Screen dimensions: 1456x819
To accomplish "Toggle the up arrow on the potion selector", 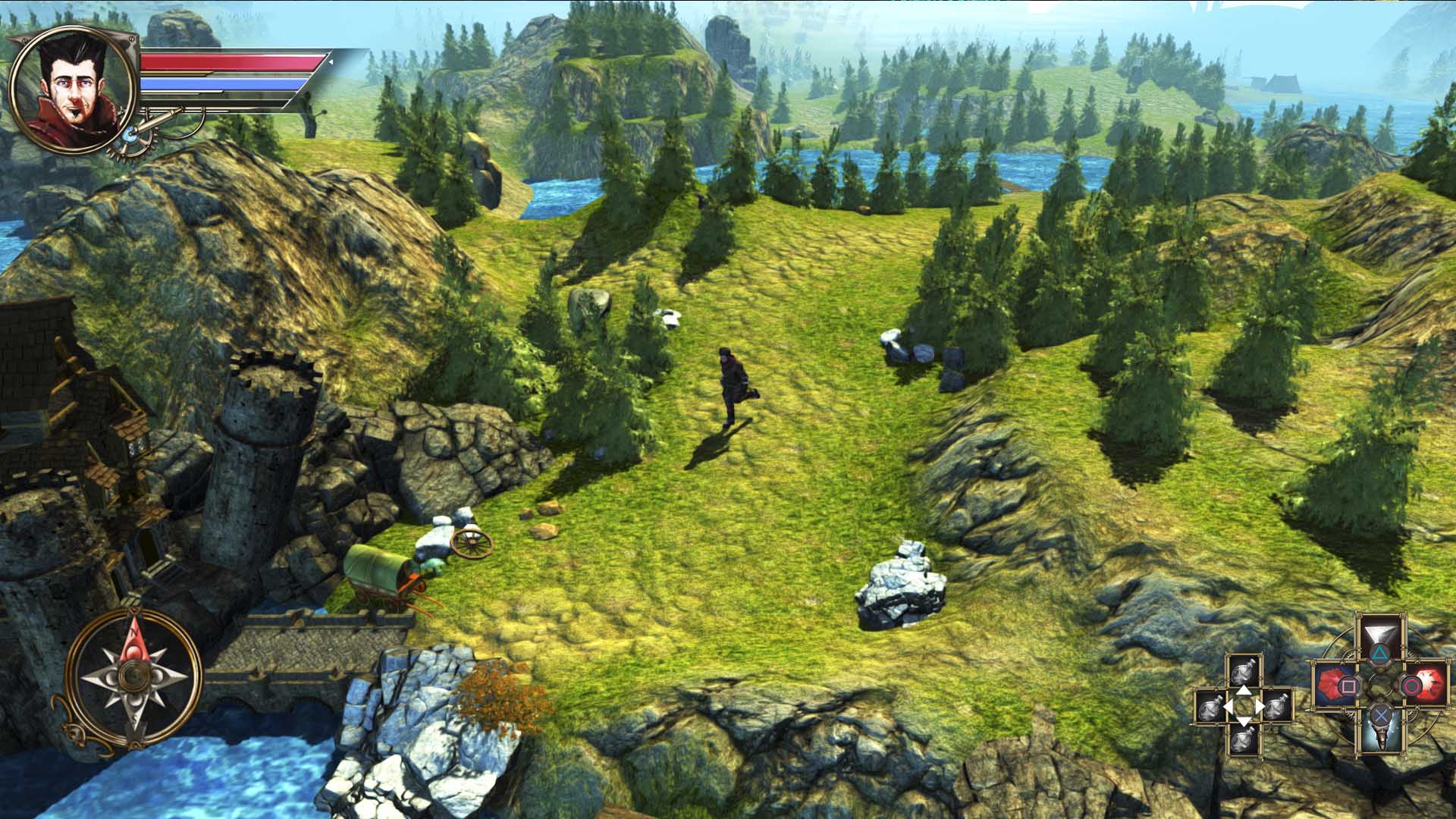I will (1244, 690).
